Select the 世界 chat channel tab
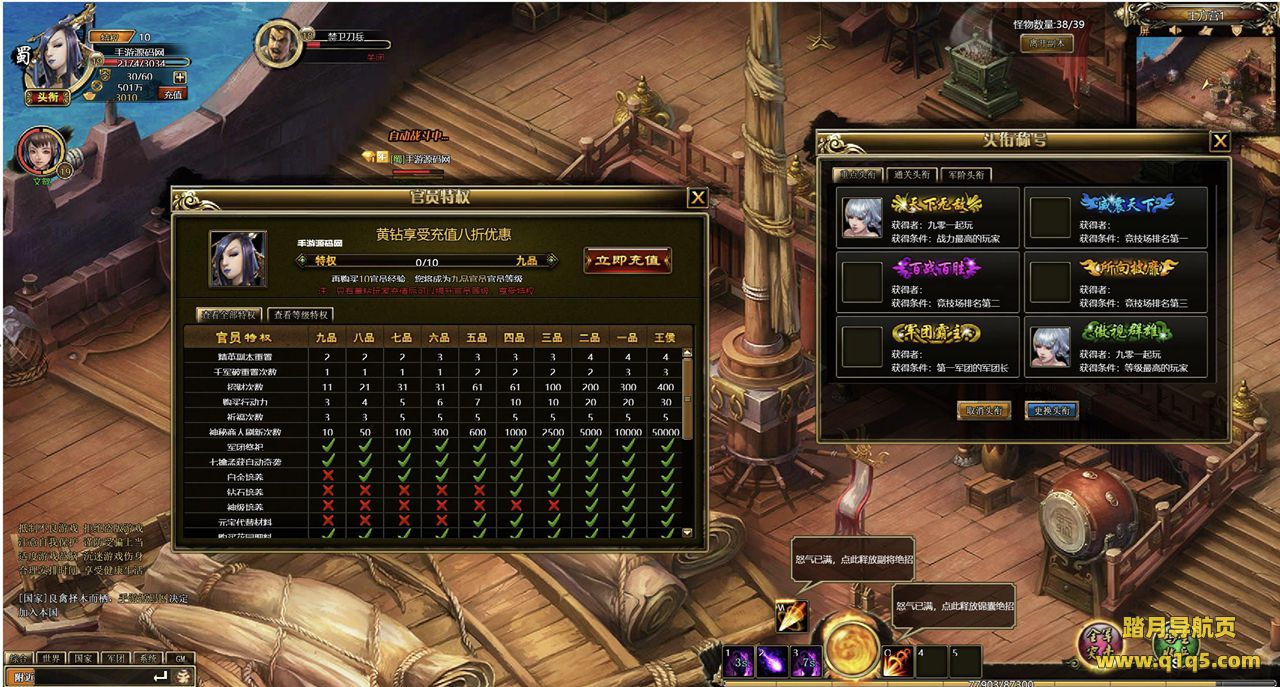 coord(50,659)
